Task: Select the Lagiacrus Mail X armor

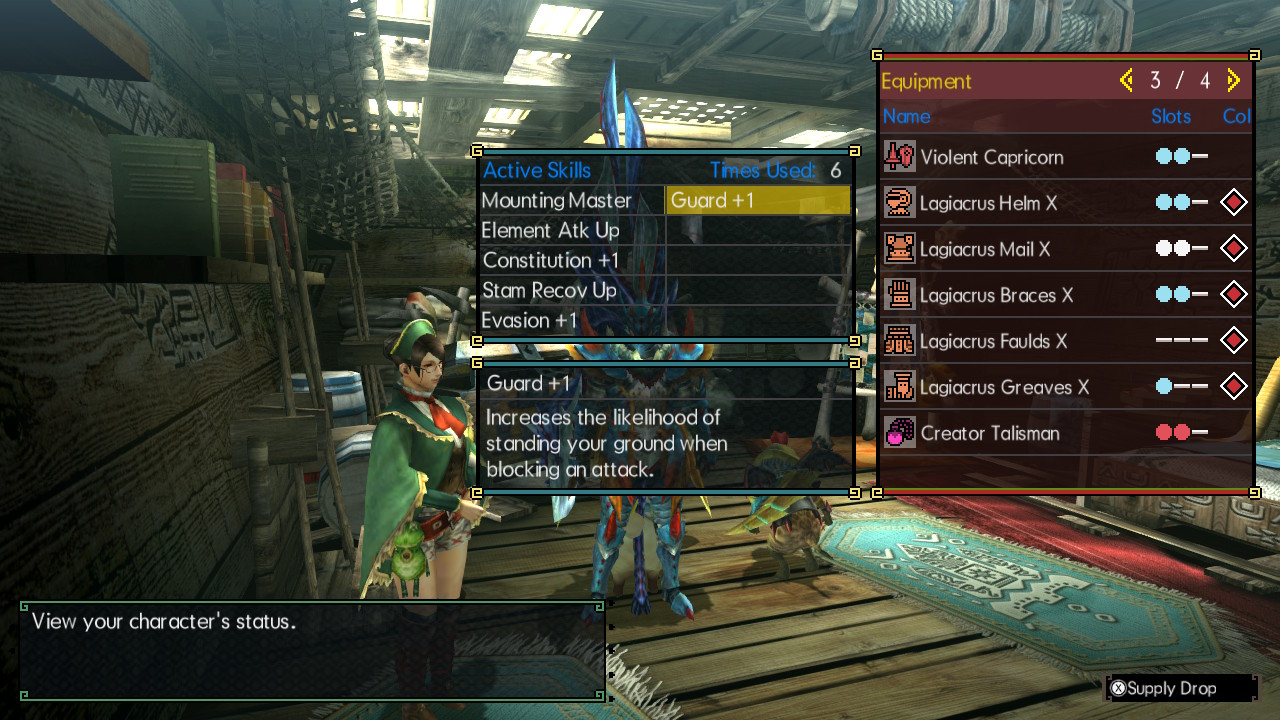Action: (x=1064, y=249)
